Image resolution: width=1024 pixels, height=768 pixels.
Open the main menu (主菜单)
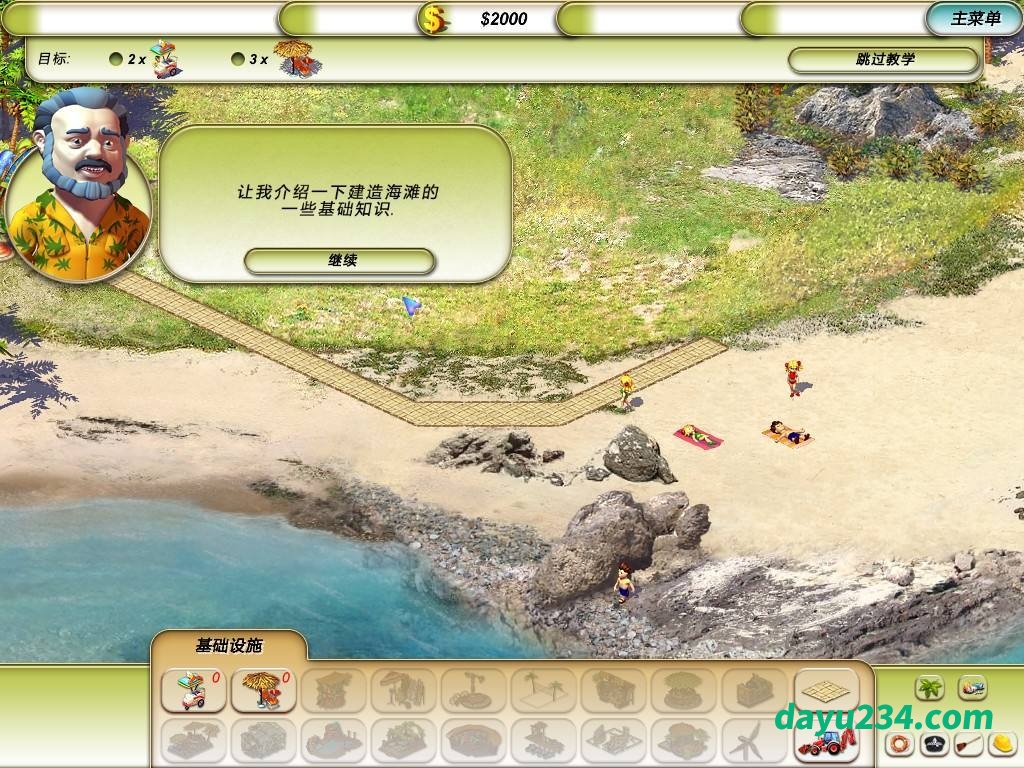tap(975, 18)
